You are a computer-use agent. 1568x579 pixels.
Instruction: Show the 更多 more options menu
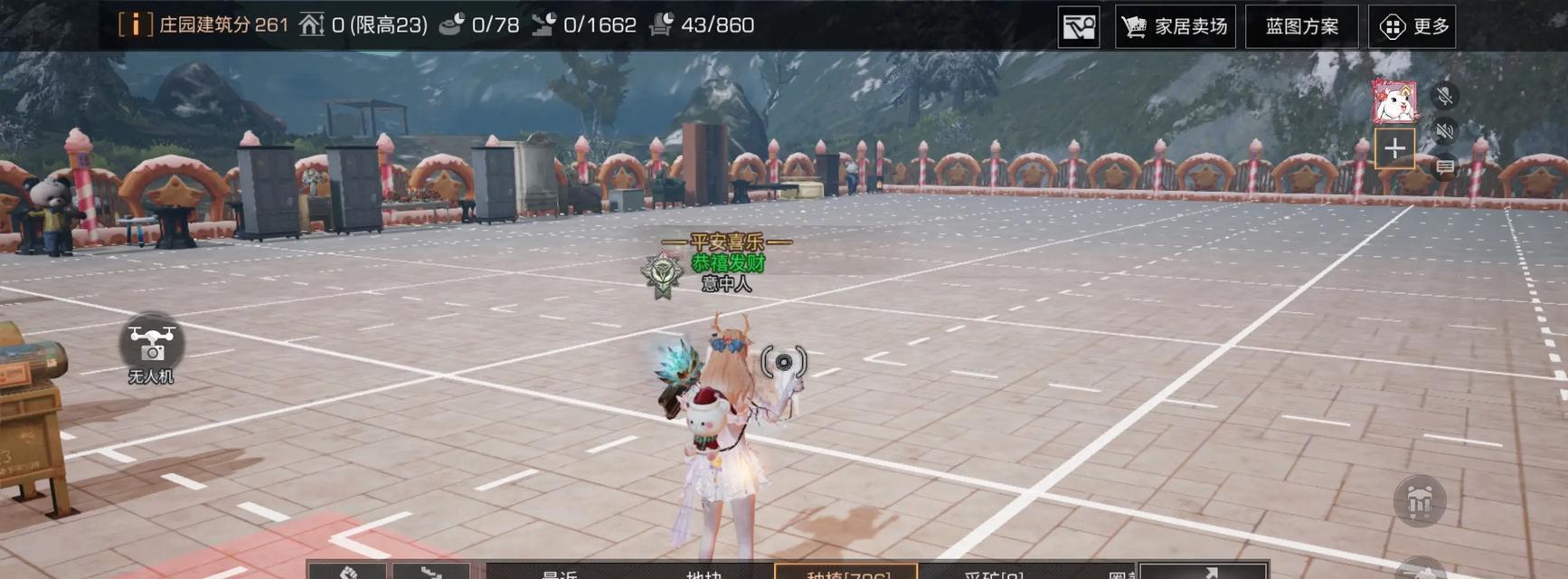click(1412, 26)
